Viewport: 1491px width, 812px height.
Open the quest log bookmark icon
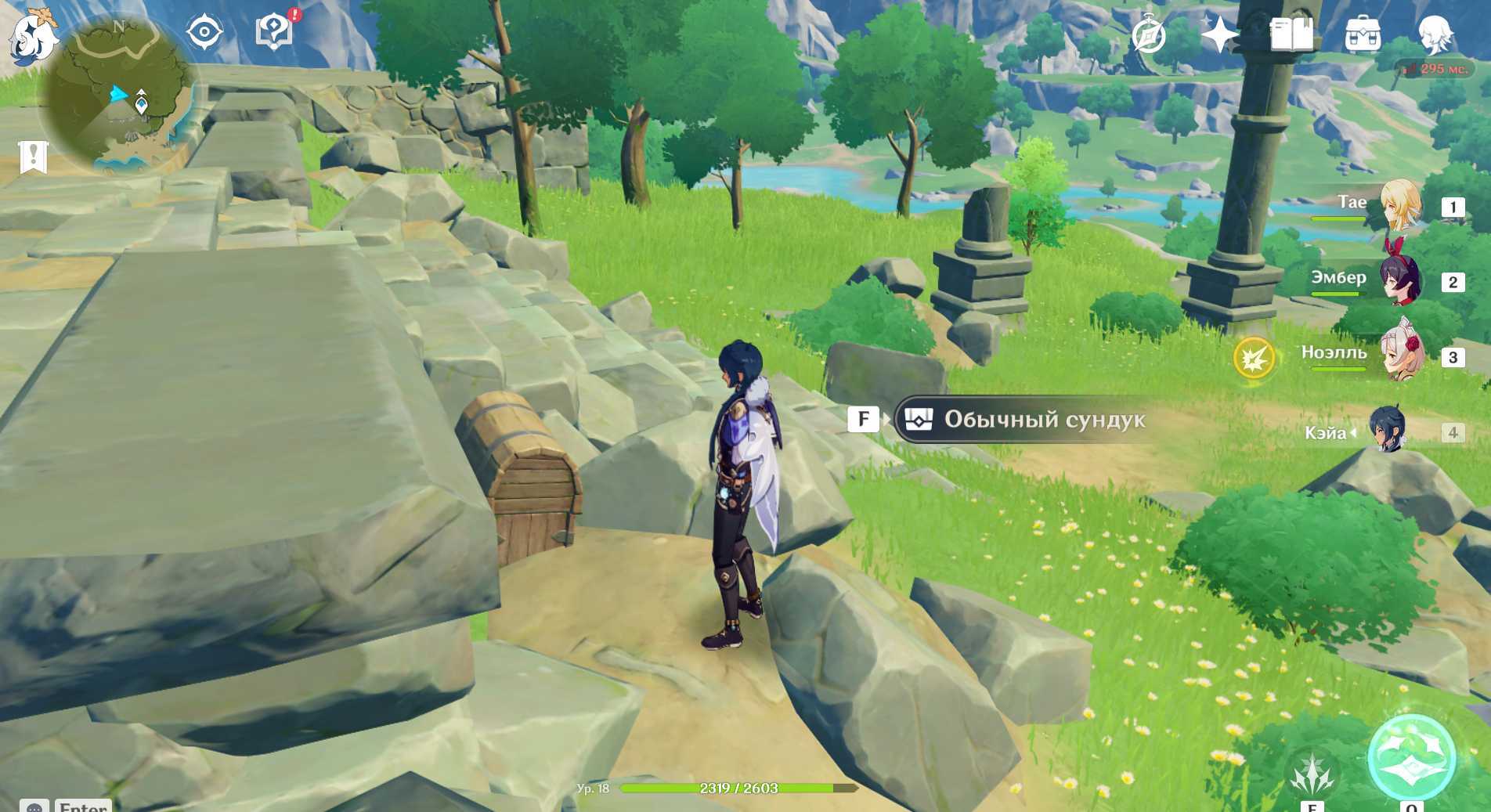pos(33,157)
